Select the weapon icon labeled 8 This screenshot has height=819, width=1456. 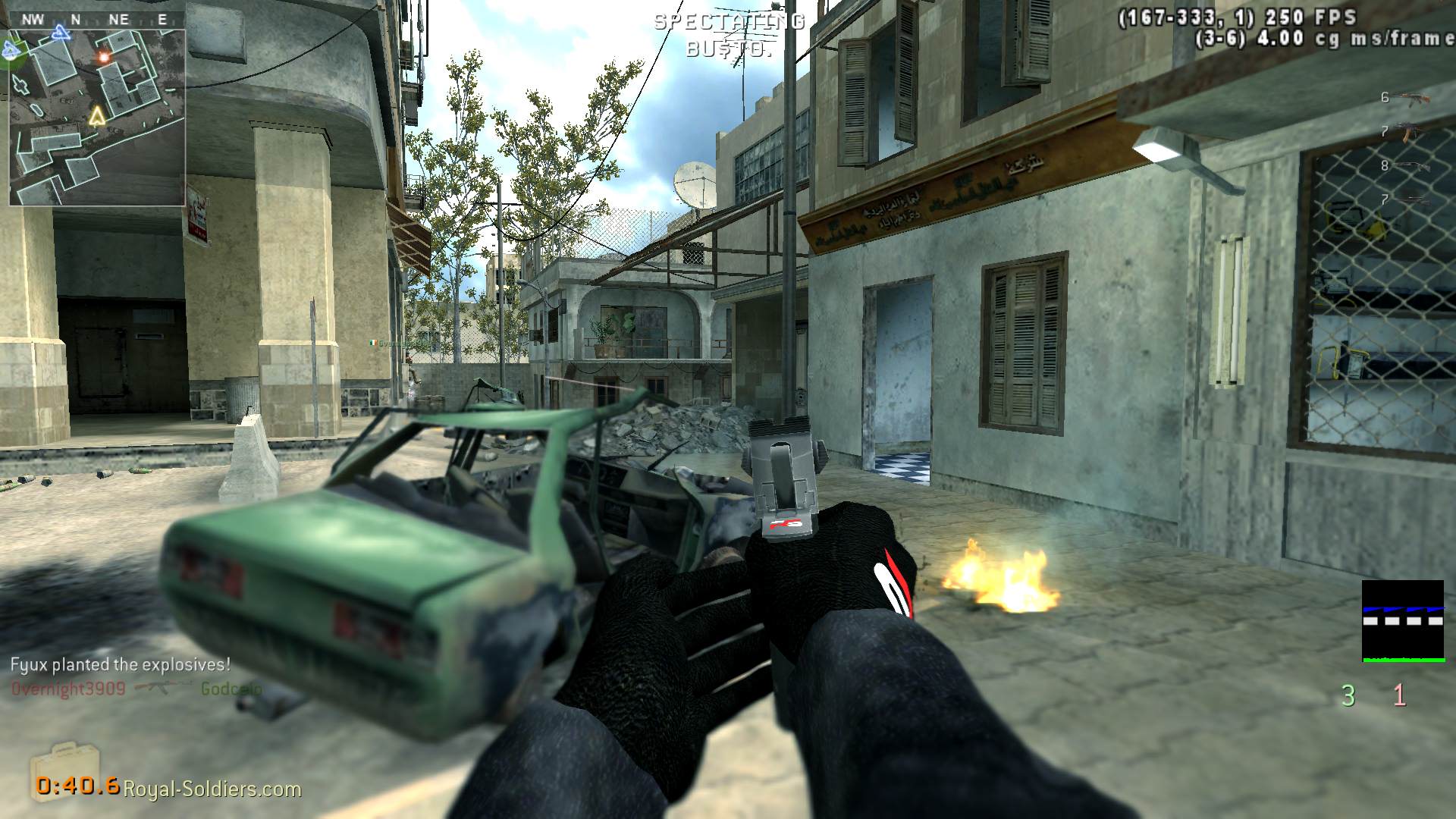point(1412,165)
